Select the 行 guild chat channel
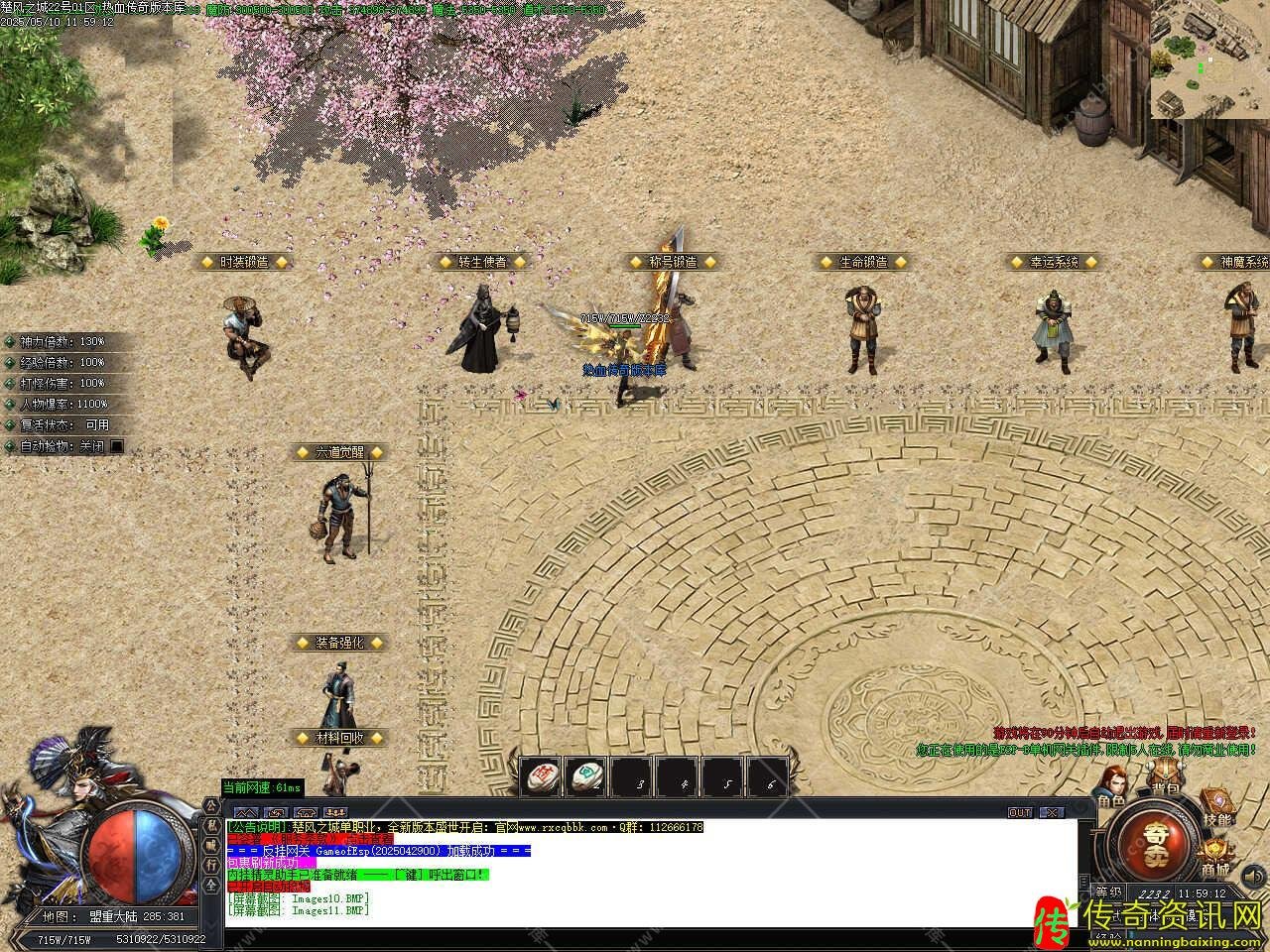The width and height of the screenshot is (1270, 952). 212,864
